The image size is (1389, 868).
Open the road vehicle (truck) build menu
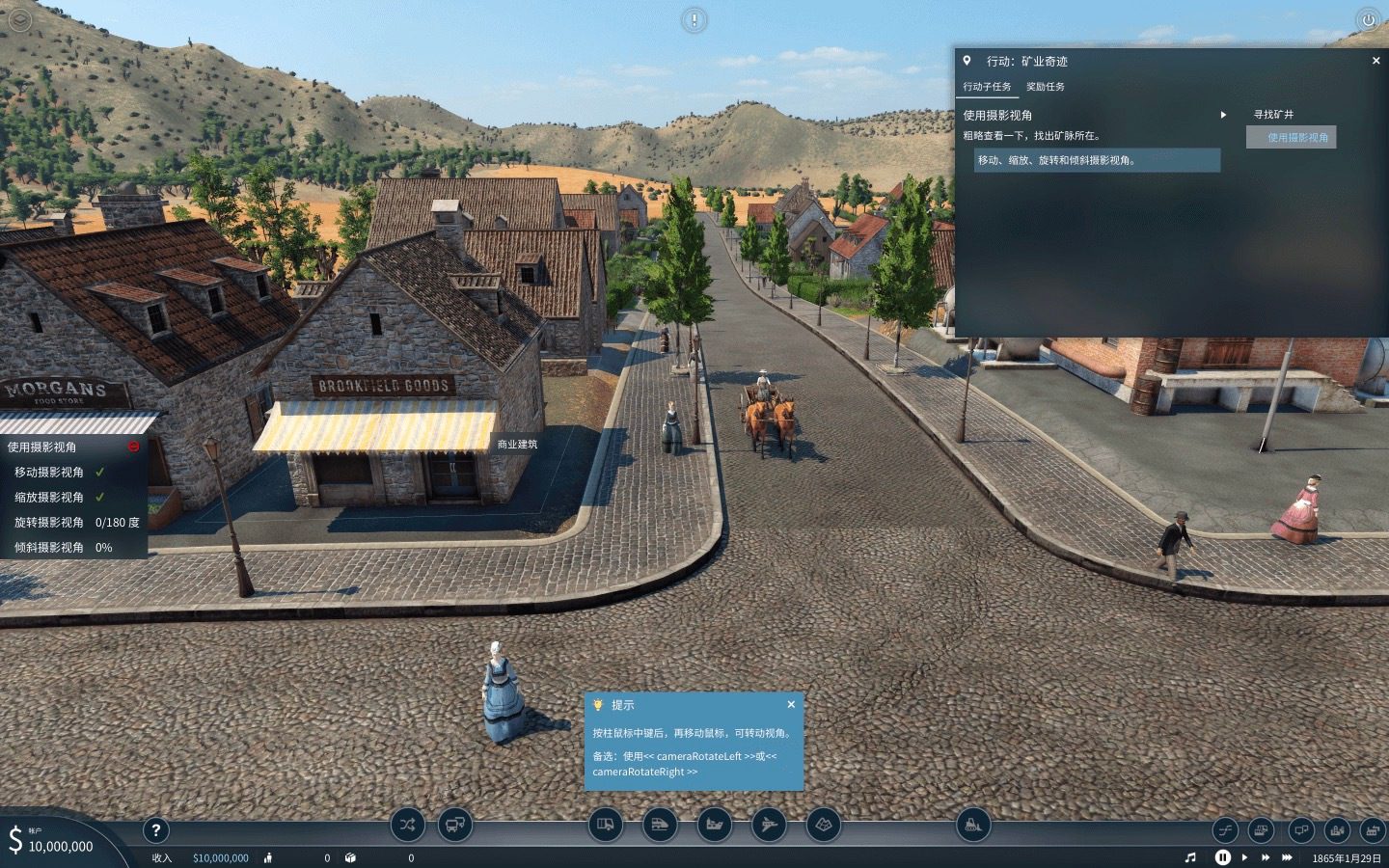(606, 825)
